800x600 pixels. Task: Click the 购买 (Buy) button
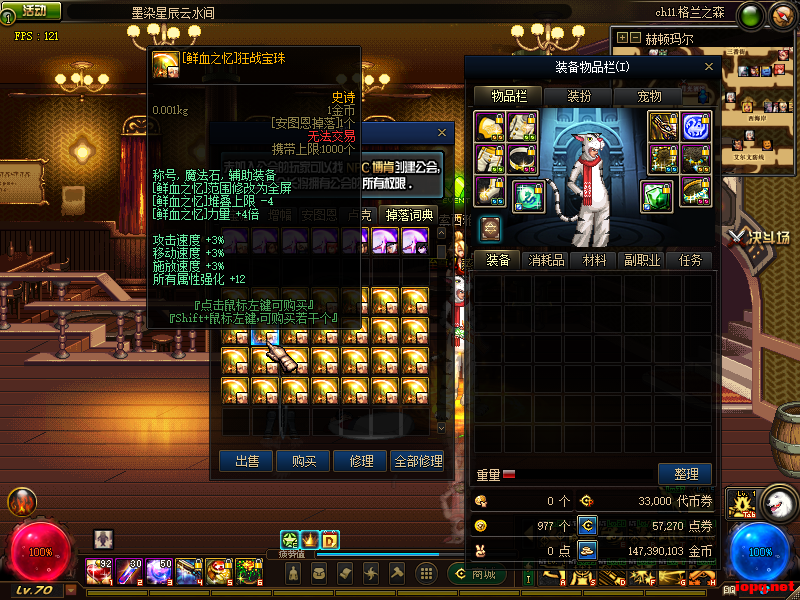pos(304,461)
